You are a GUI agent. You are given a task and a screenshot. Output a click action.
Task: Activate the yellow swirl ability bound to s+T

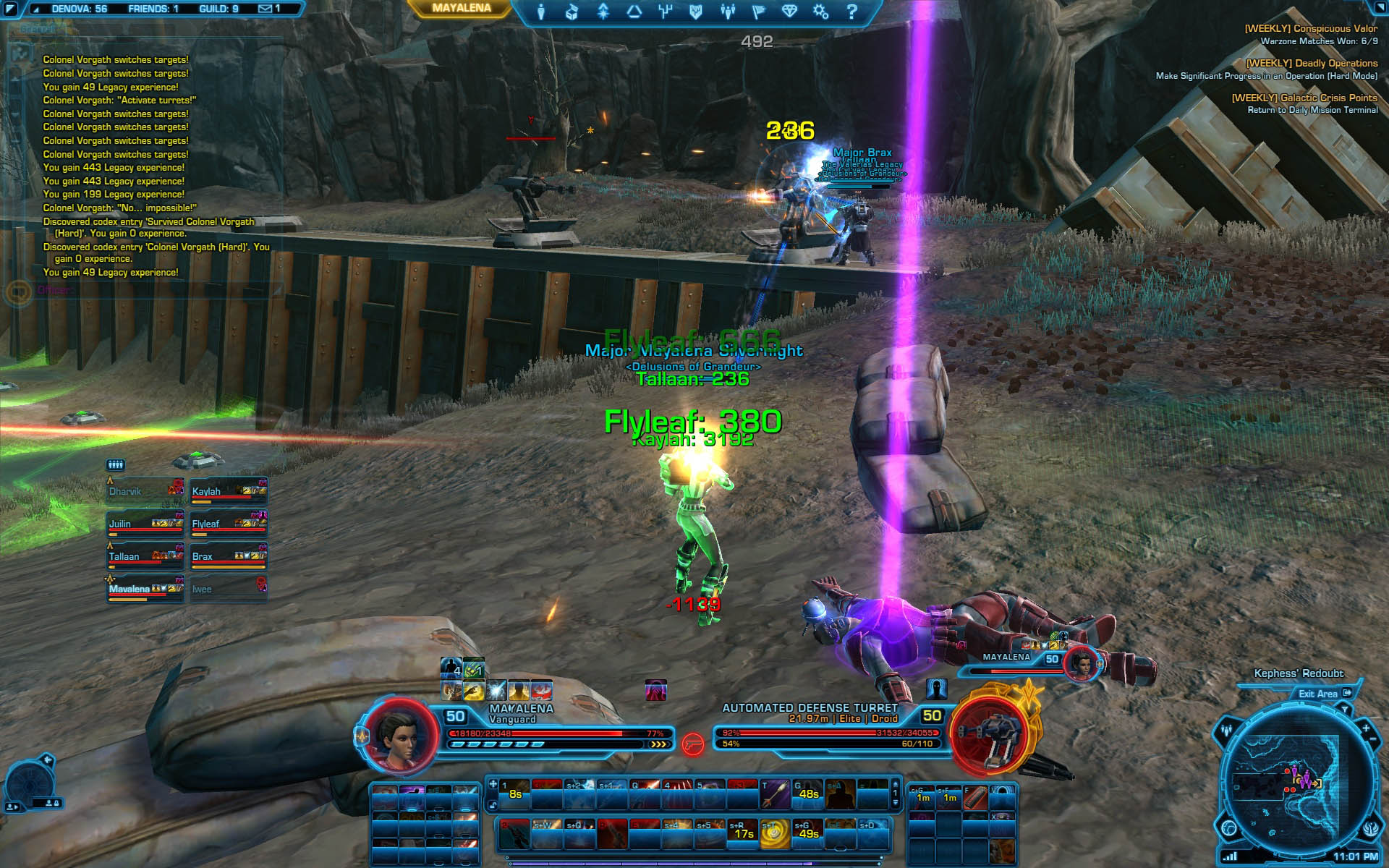click(x=774, y=835)
